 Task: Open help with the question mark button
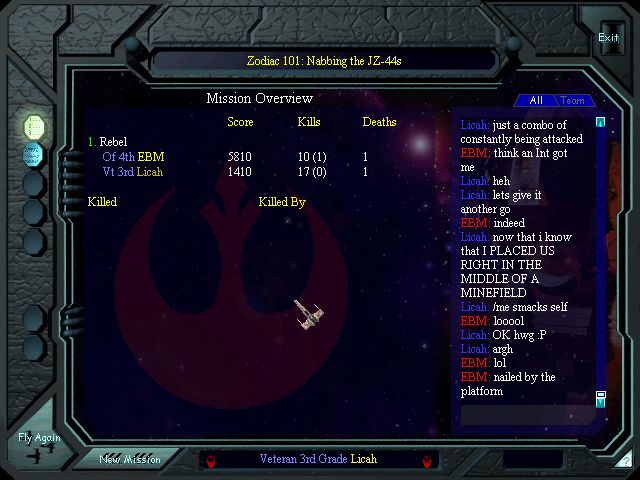pyautogui.click(x=625, y=461)
